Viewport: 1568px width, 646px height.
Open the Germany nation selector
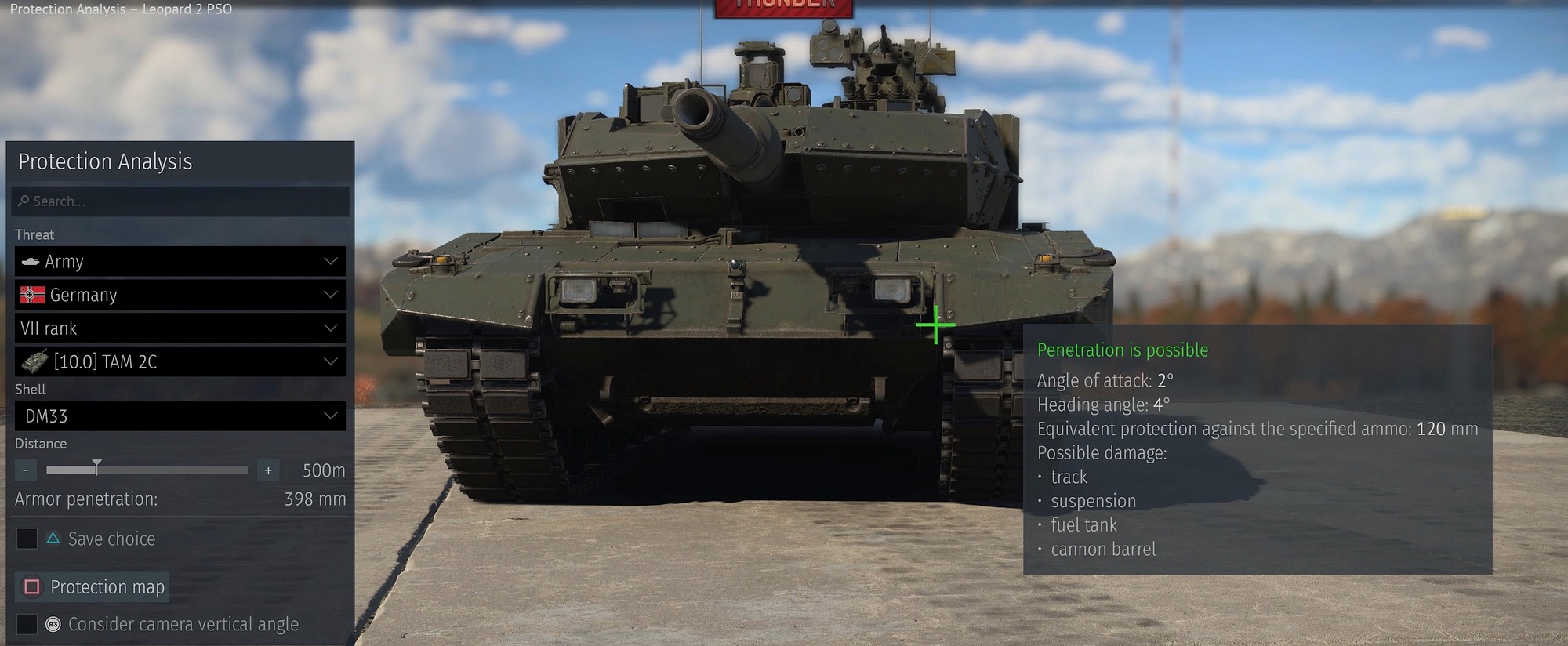pos(179,295)
